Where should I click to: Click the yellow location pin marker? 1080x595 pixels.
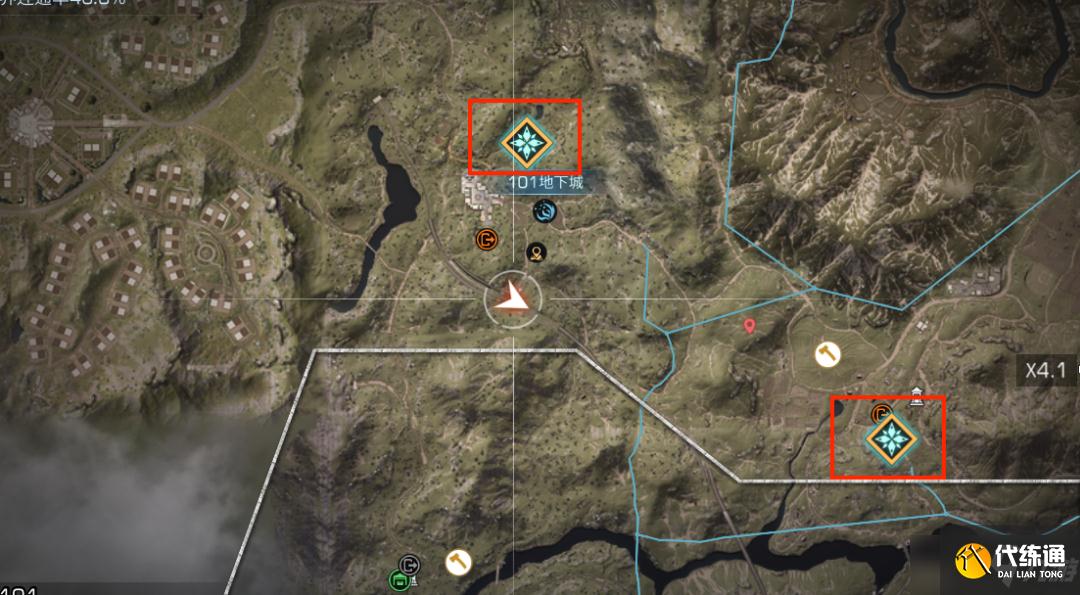(x=537, y=251)
